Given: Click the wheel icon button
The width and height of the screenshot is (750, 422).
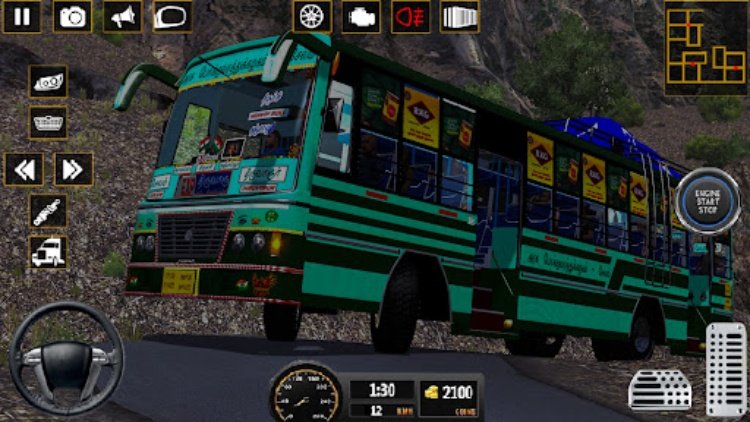Looking at the screenshot, I should coord(311,16).
